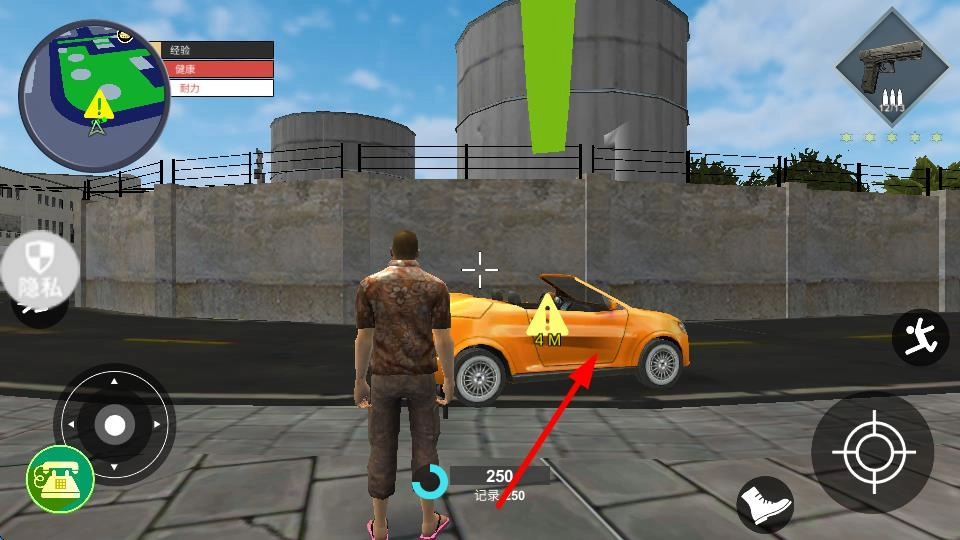The width and height of the screenshot is (960, 540).
Task: Open the circular minimap
Action: point(94,97)
